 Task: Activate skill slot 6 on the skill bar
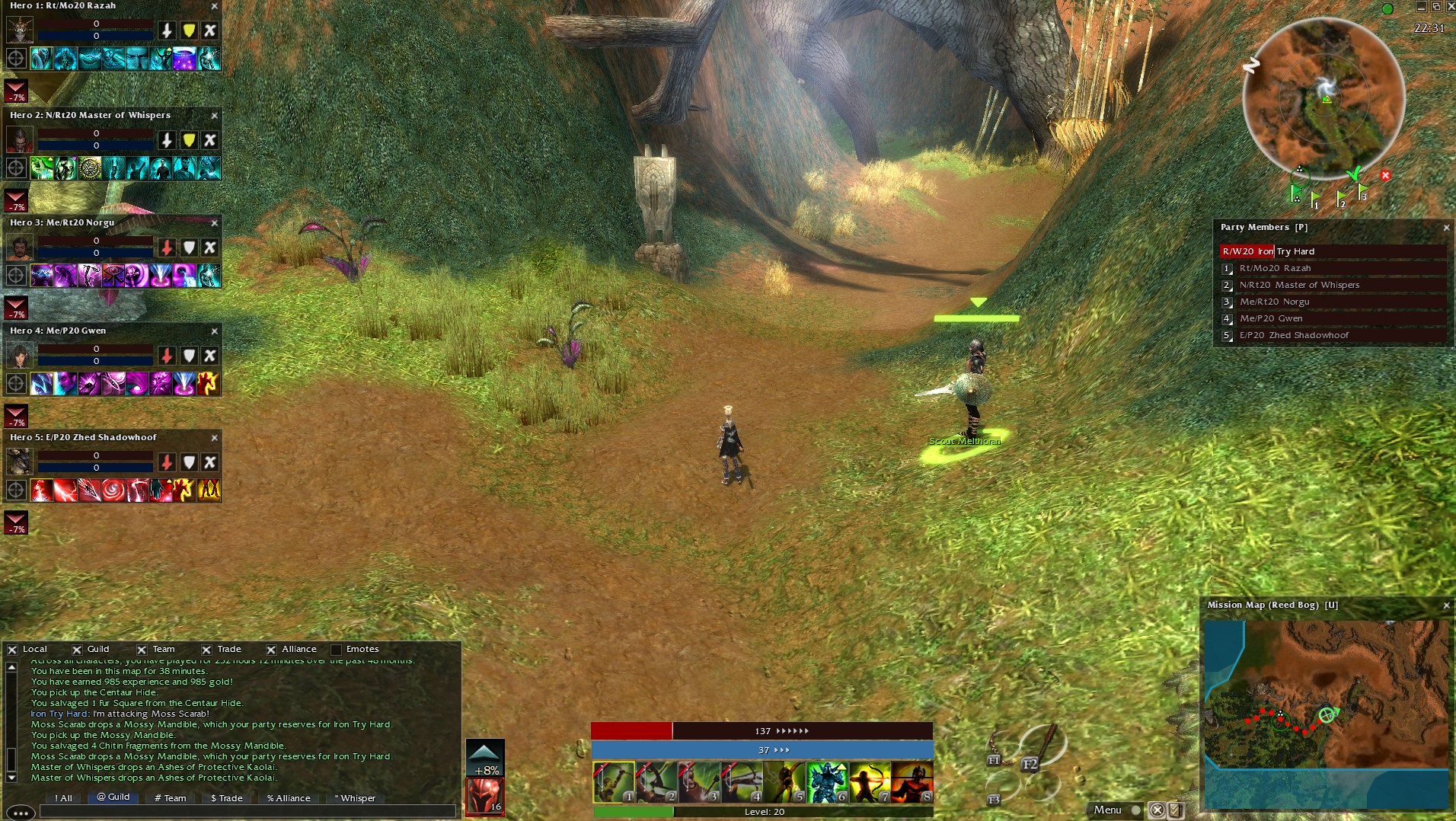point(826,783)
